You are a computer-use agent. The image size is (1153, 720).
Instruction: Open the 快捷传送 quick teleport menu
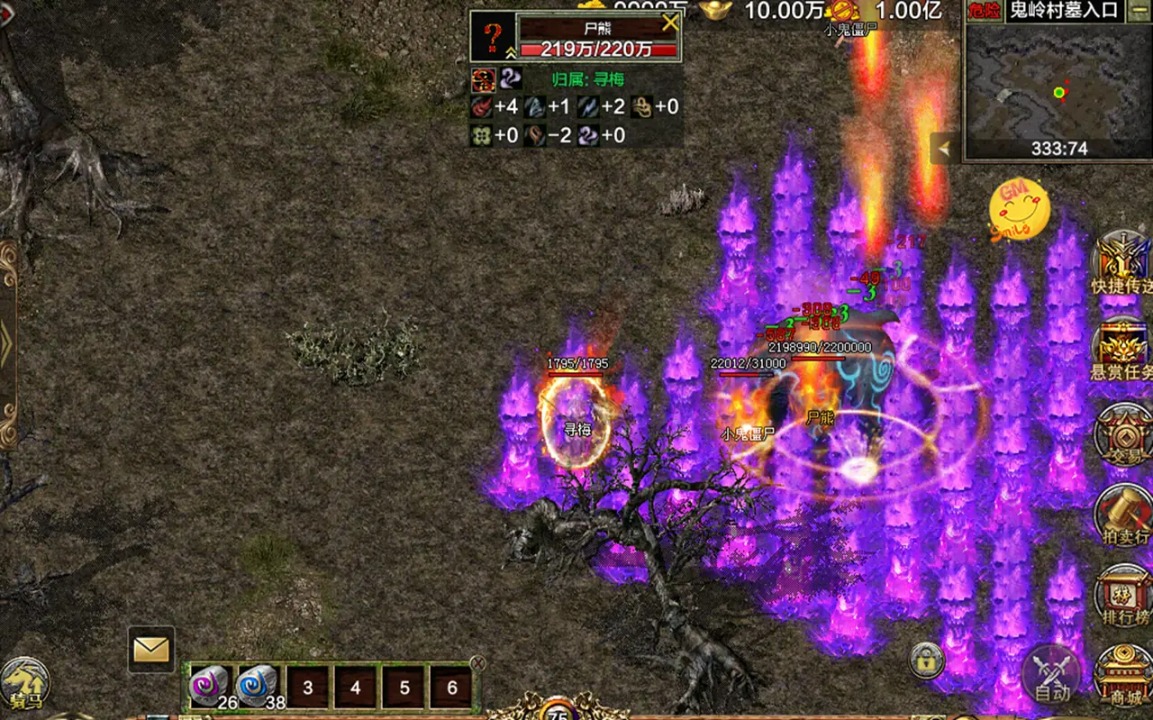(x=1122, y=264)
